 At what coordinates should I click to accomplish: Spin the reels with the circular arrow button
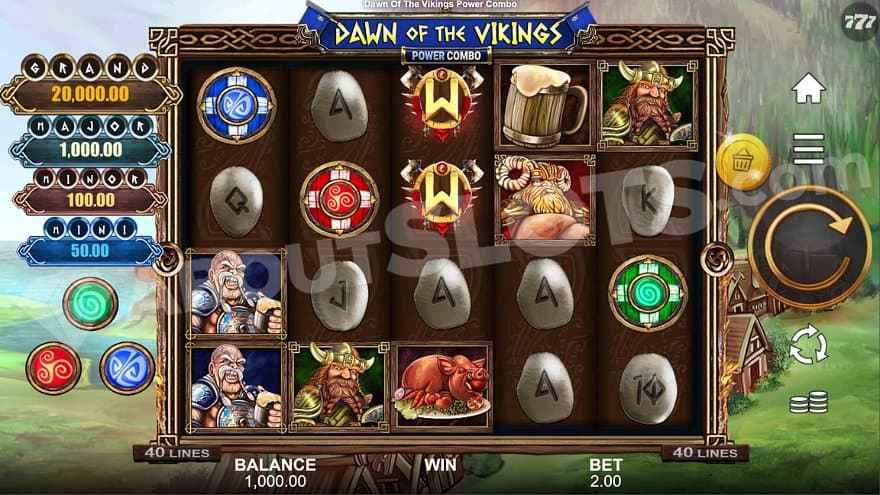pyautogui.click(x=809, y=247)
